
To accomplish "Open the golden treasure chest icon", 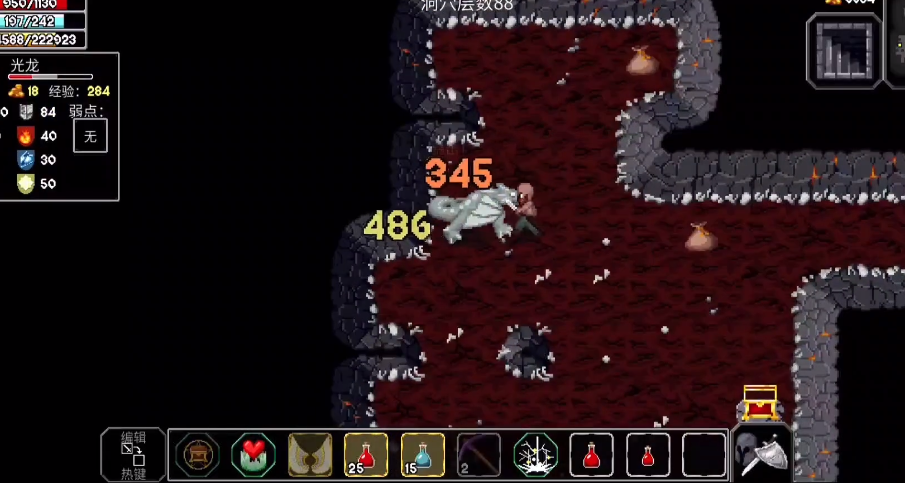I will pyautogui.click(x=760, y=402).
